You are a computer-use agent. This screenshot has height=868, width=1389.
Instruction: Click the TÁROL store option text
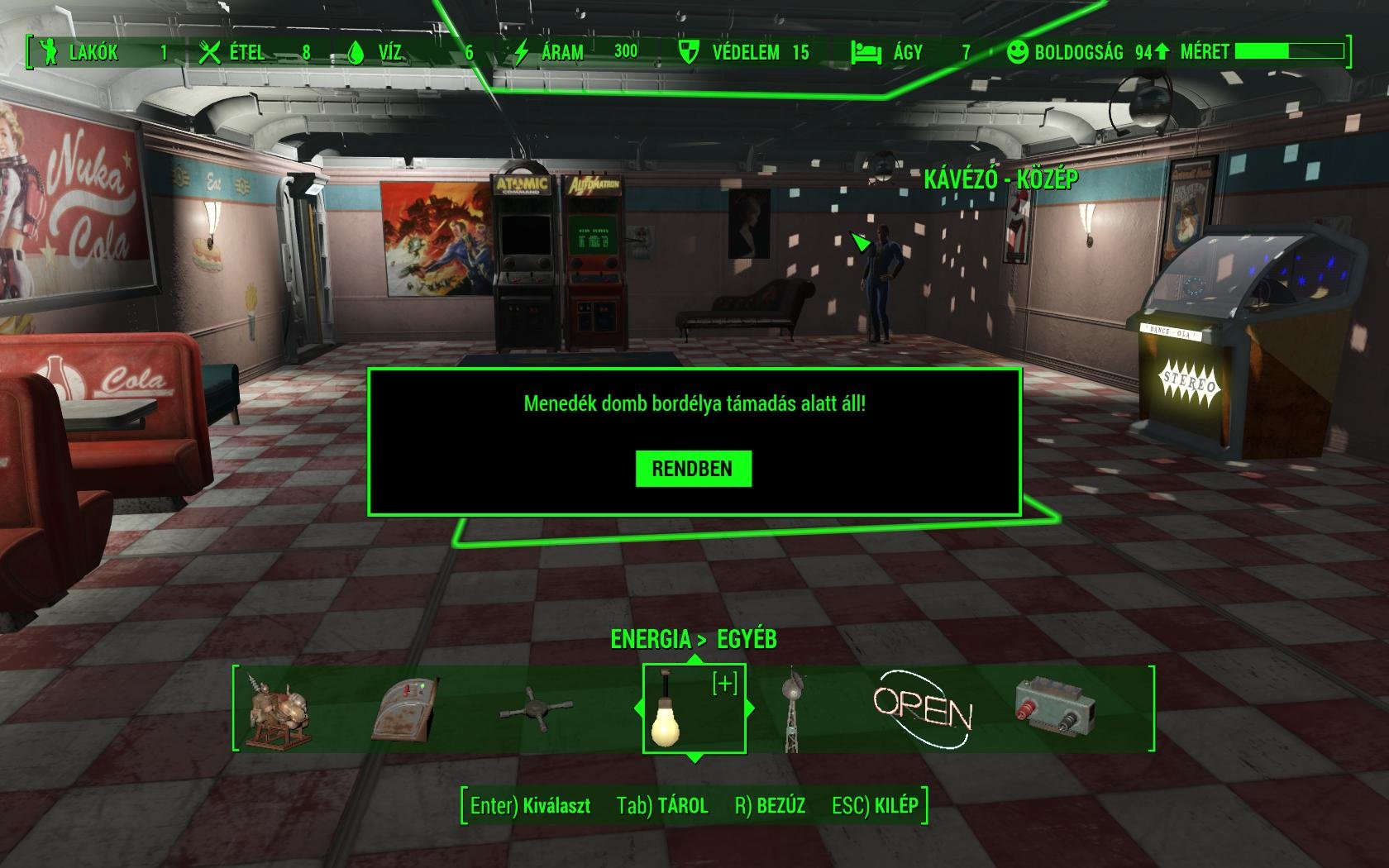point(685,805)
